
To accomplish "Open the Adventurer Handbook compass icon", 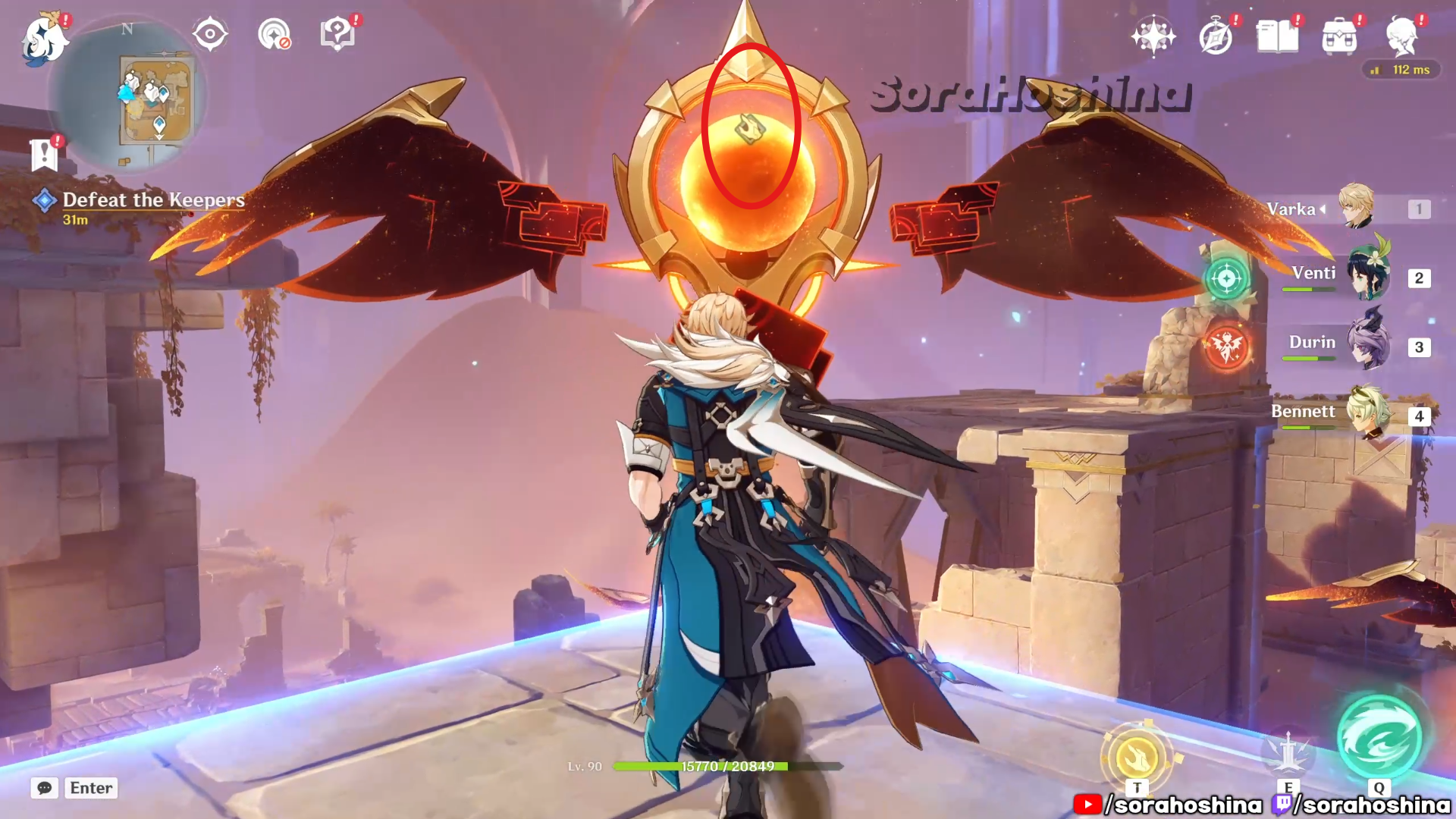I will point(1216,36).
